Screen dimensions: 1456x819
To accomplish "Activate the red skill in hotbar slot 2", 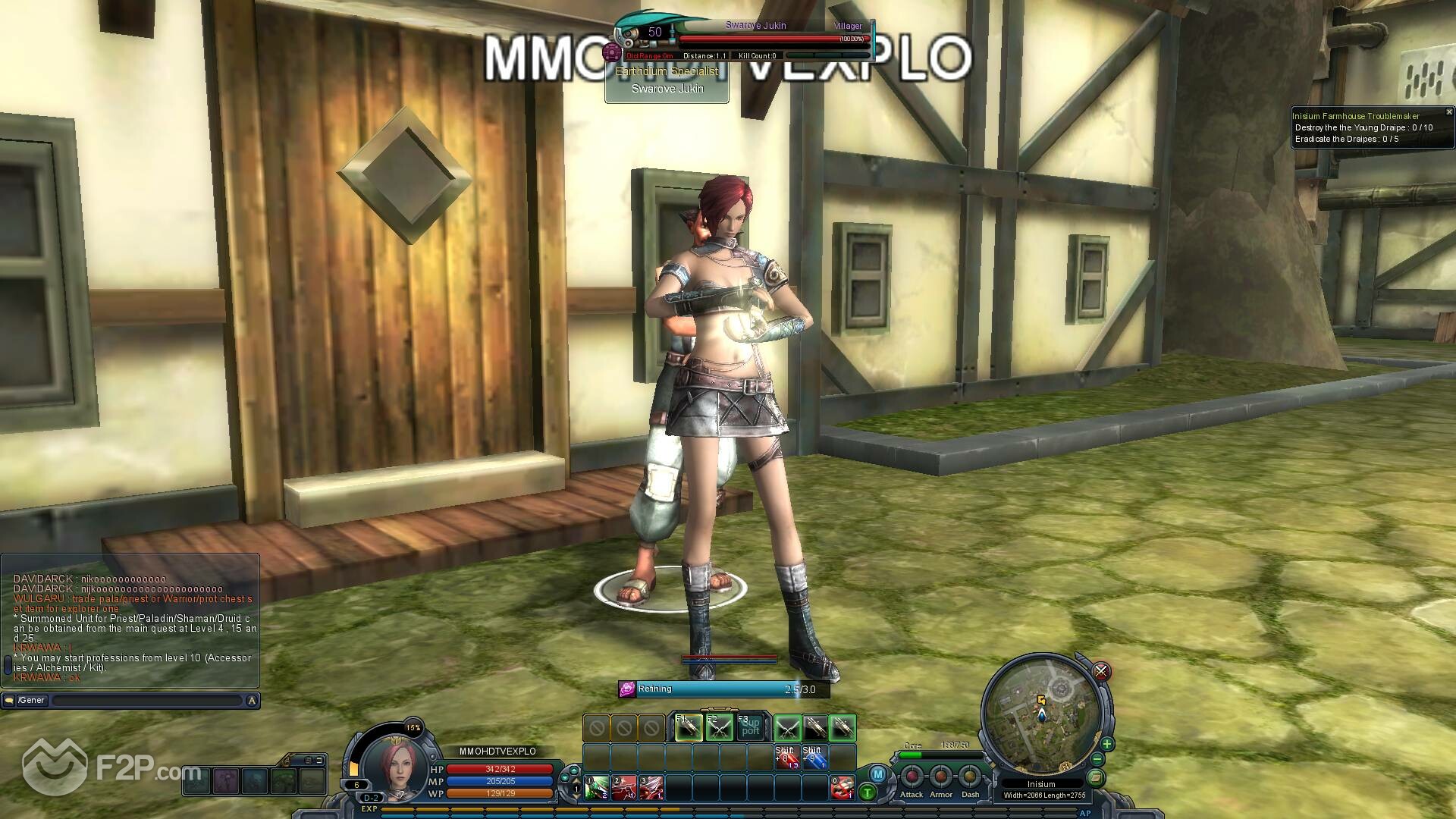I will coord(624,788).
